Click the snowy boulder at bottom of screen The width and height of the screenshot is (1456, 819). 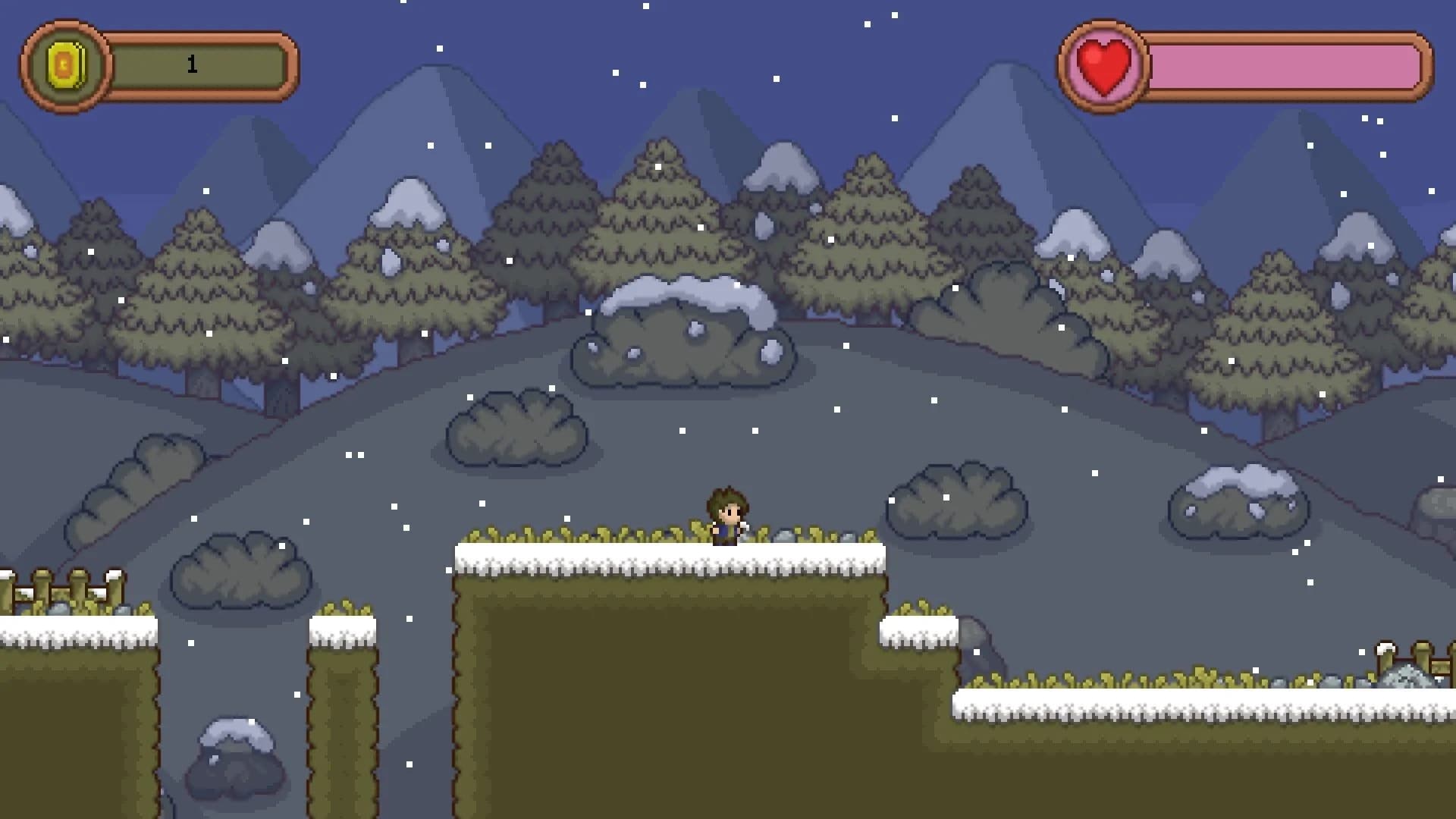[235, 762]
